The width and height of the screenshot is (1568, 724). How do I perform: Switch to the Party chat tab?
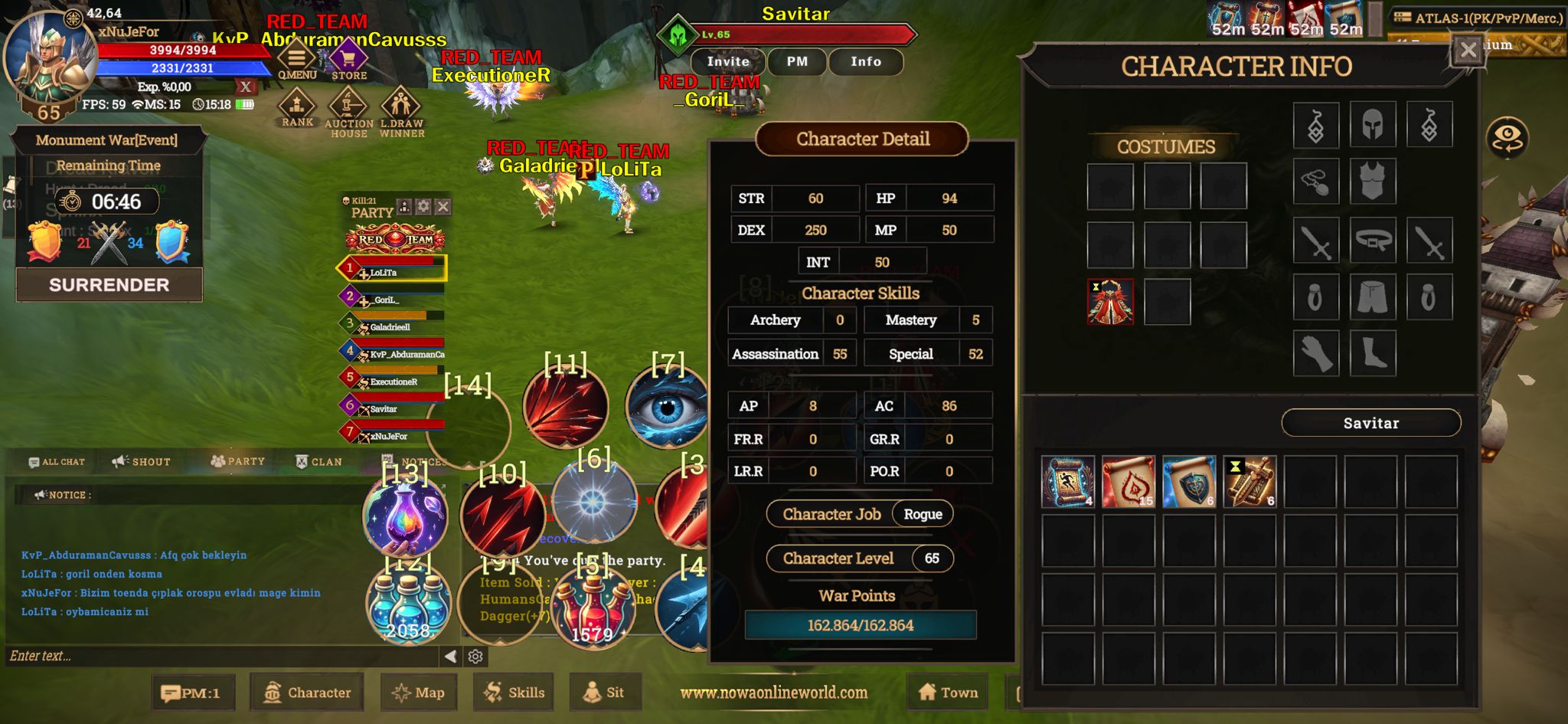[x=238, y=461]
